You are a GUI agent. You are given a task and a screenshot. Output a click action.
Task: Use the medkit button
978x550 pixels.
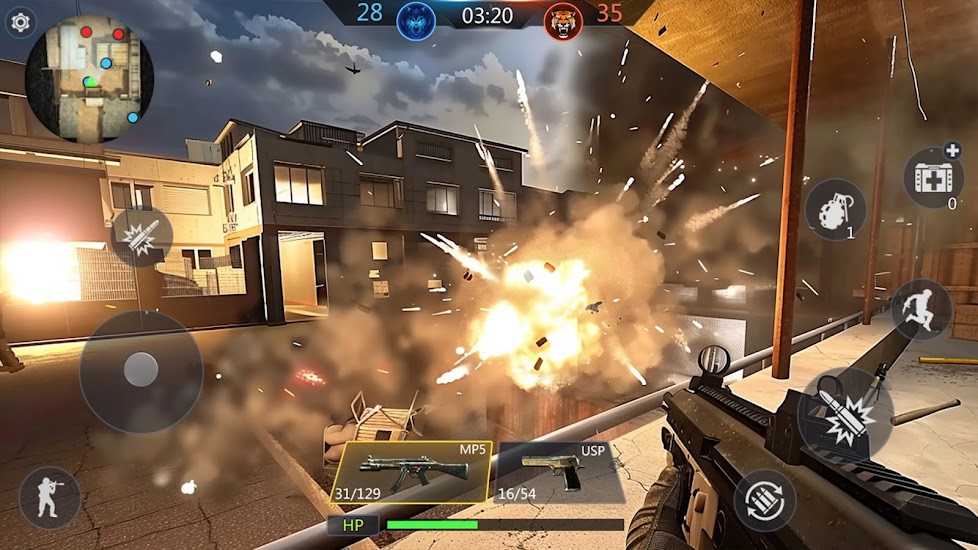(x=933, y=179)
